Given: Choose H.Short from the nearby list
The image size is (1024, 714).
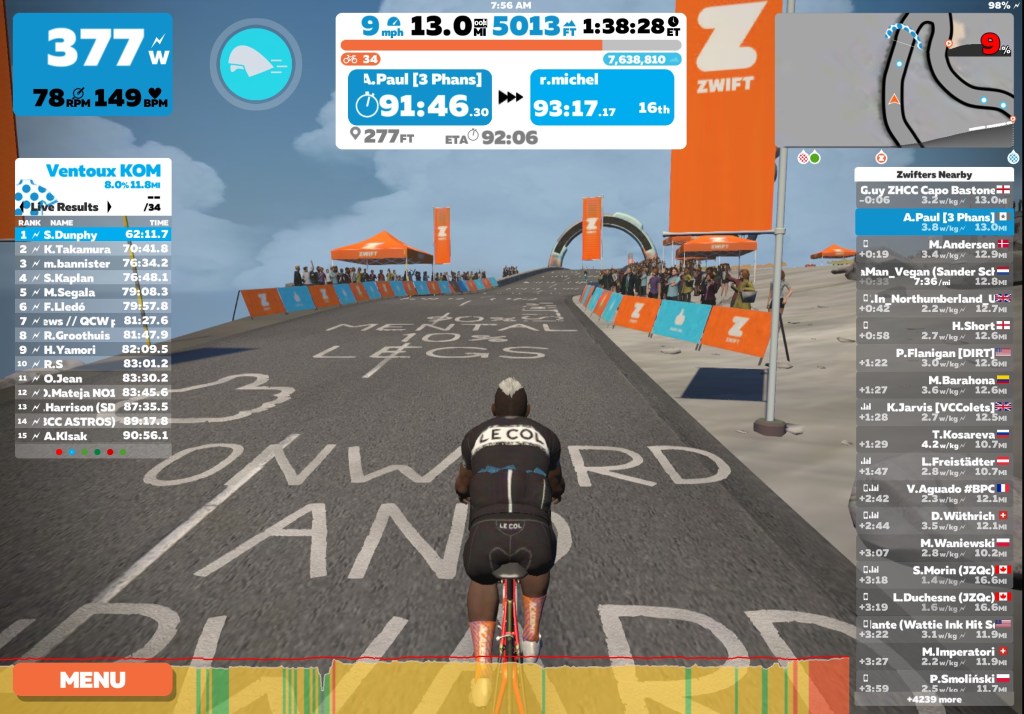Looking at the screenshot, I should click(934, 331).
